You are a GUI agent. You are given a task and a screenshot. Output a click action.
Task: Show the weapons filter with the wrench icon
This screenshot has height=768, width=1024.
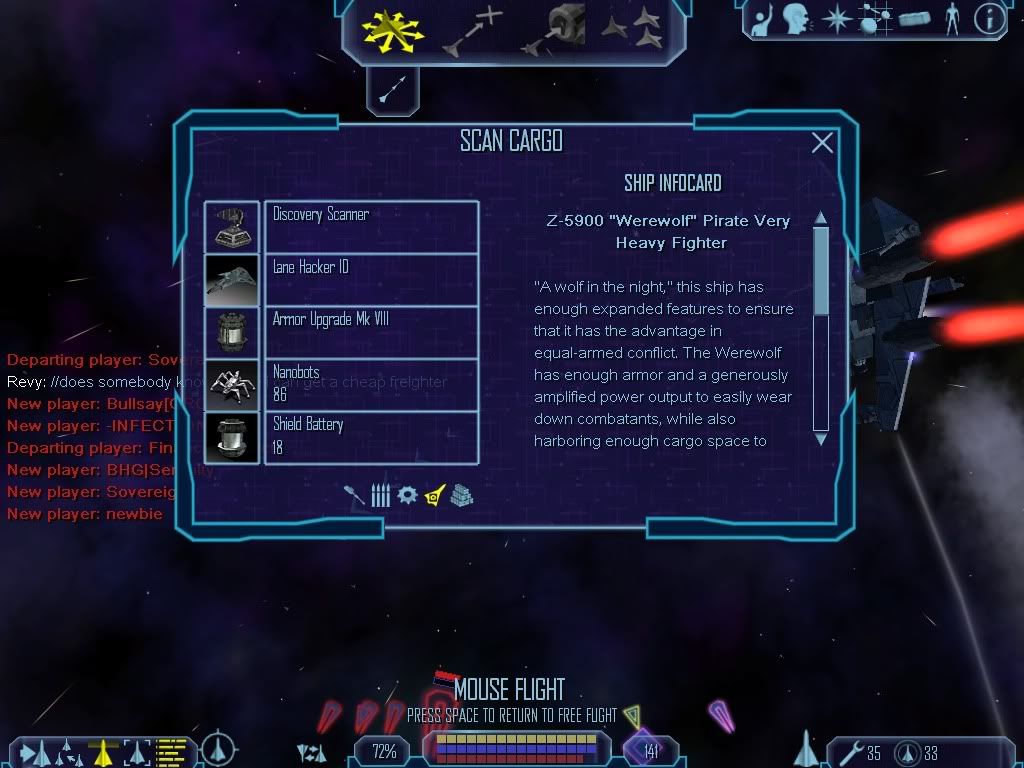pyautogui.click(x=355, y=495)
